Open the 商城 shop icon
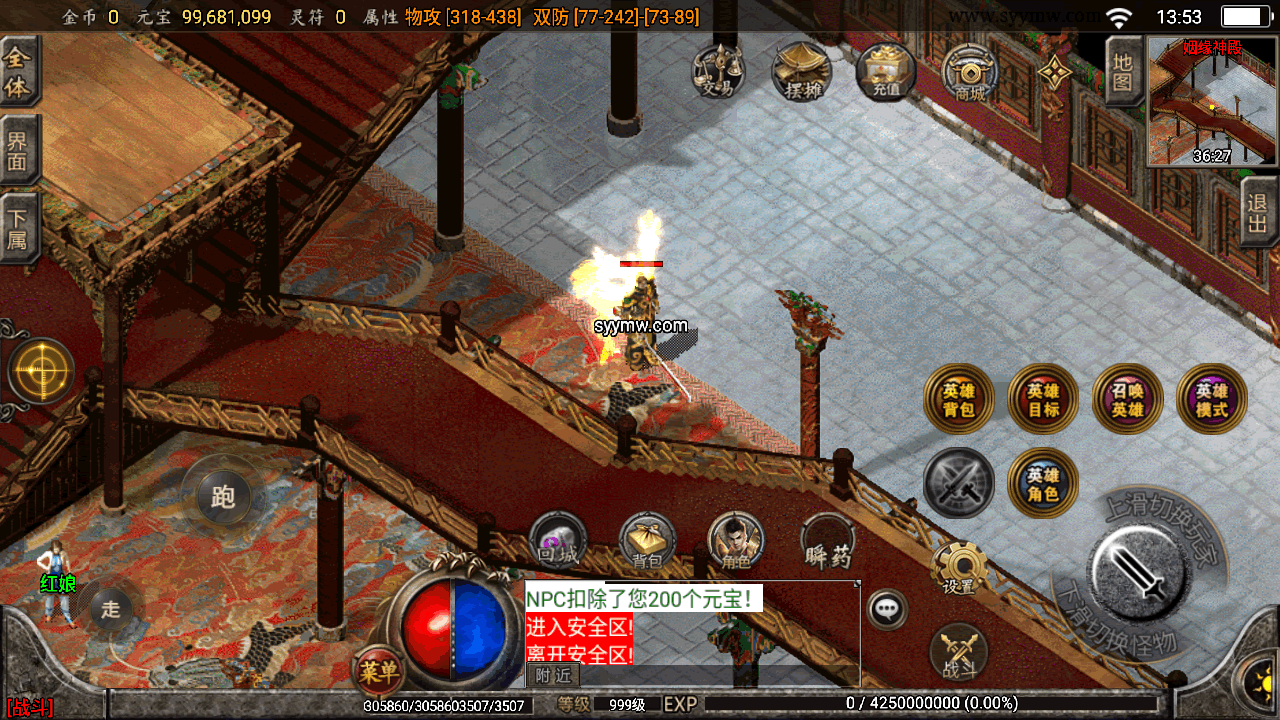1280x720 pixels. tap(970, 70)
